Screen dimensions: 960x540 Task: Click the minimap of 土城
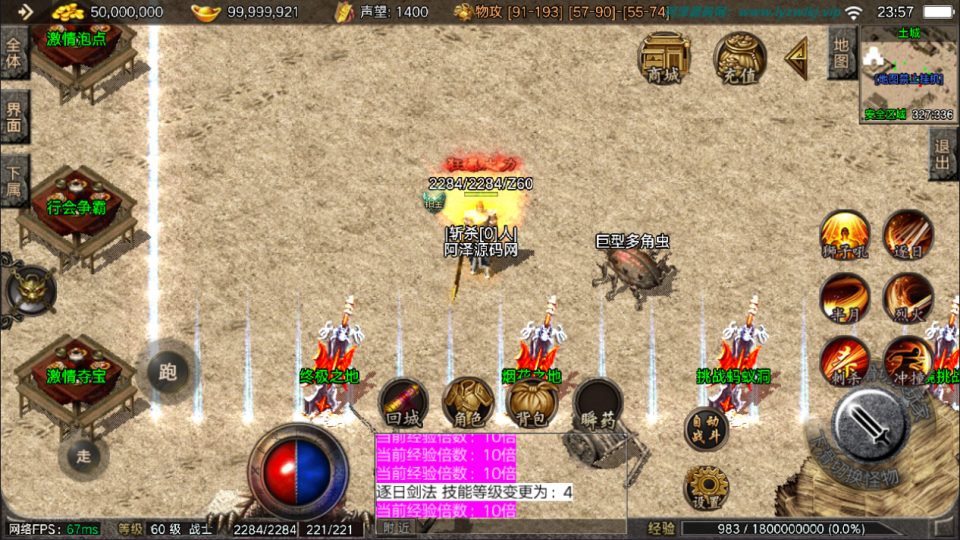pos(908,74)
